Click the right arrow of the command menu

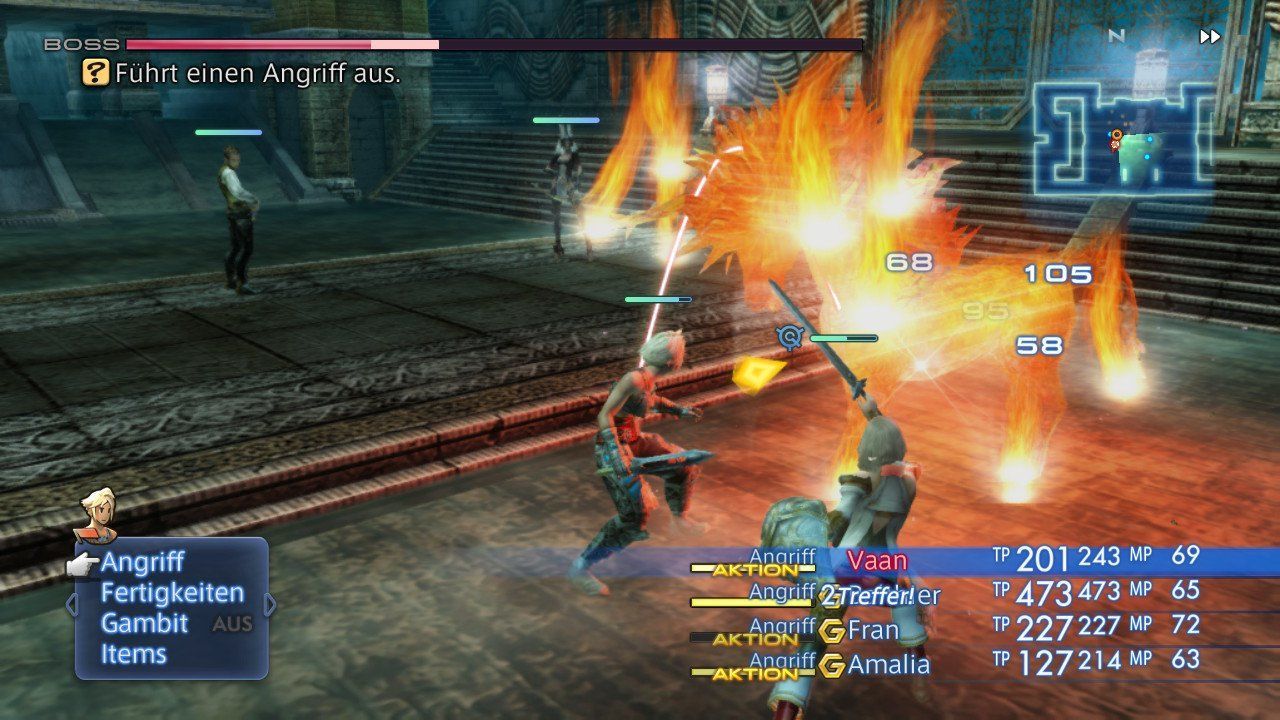[x=269, y=605]
